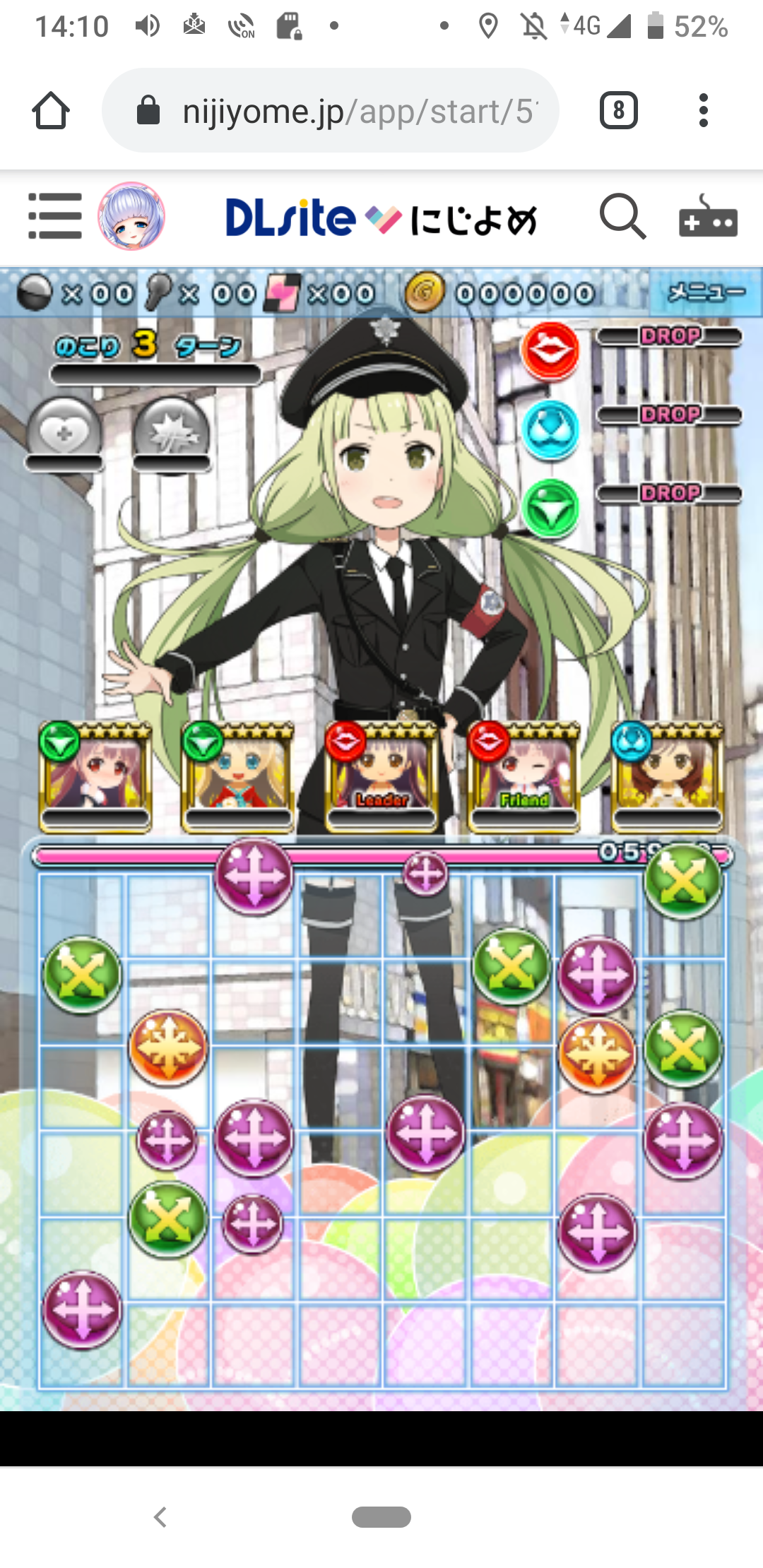Open the user avatar profile

pyautogui.click(x=131, y=216)
